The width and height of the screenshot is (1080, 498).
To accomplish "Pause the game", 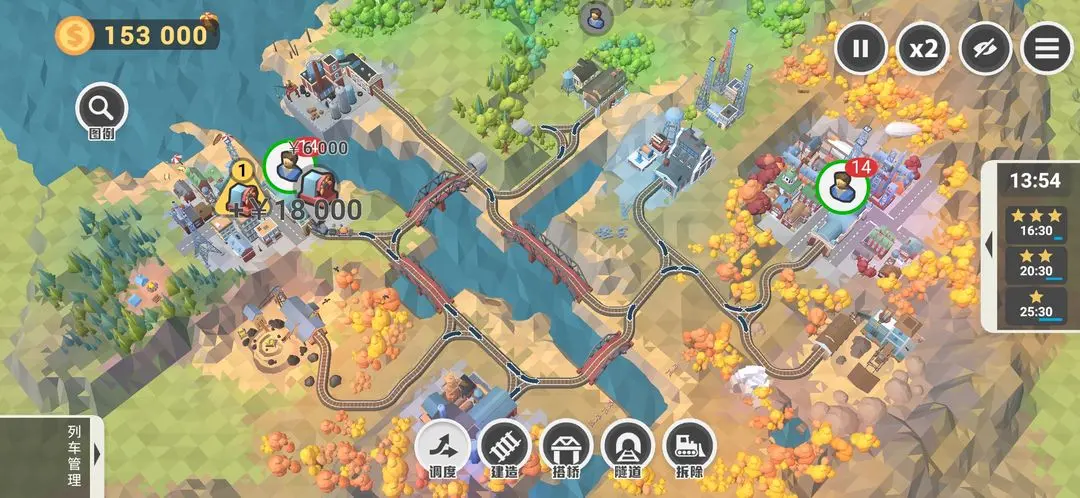I will click(x=861, y=47).
